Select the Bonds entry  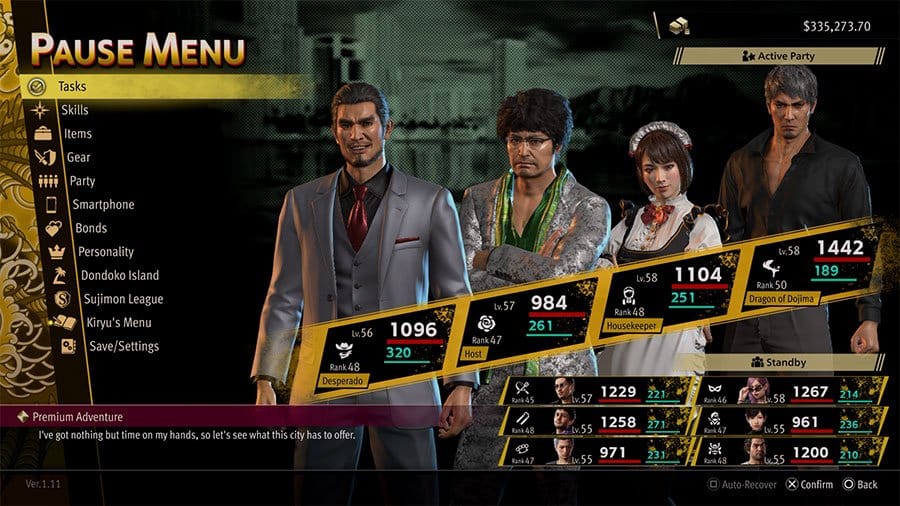pos(90,228)
